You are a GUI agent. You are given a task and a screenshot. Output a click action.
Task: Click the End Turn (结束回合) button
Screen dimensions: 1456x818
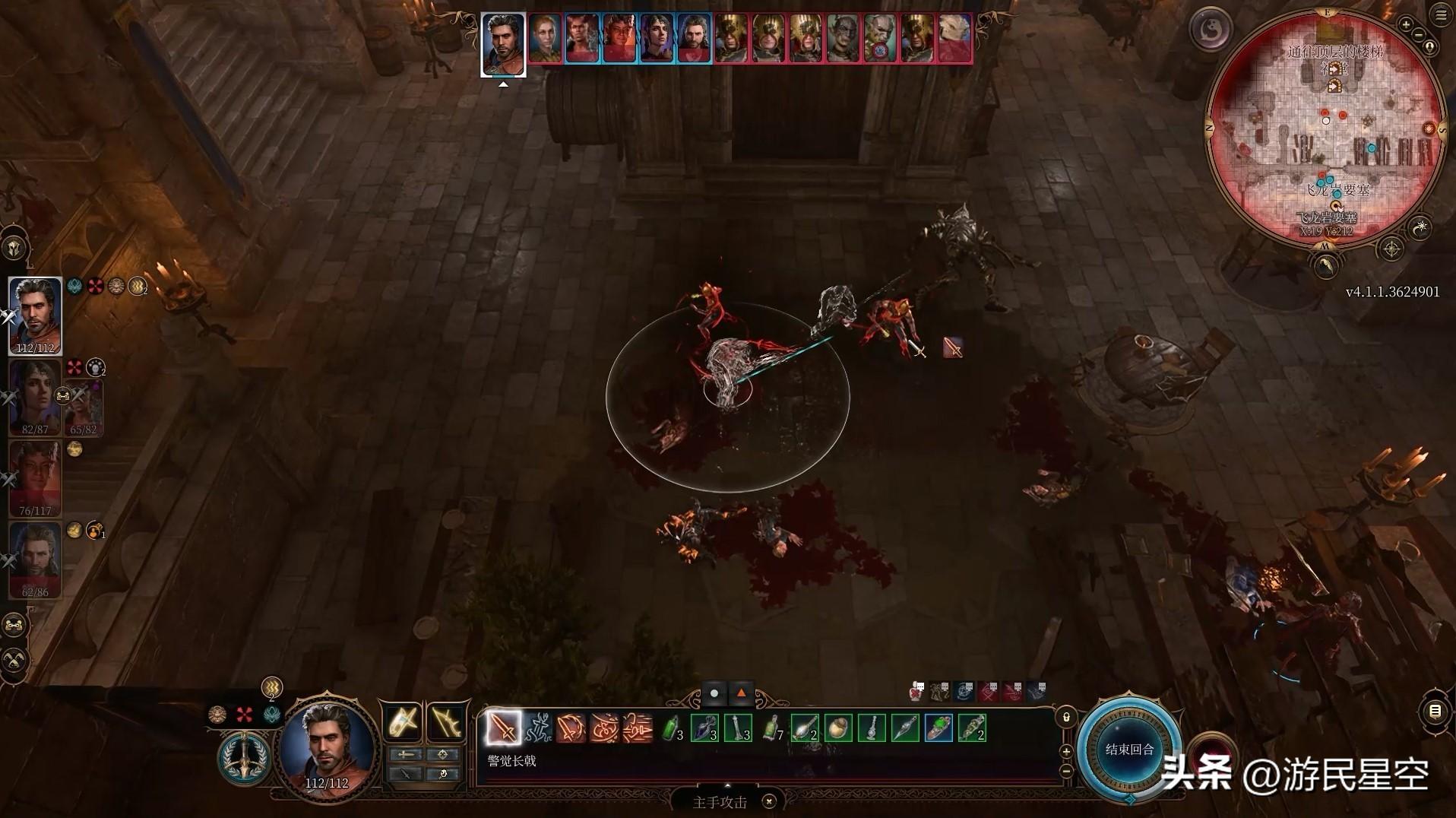(x=1129, y=750)
